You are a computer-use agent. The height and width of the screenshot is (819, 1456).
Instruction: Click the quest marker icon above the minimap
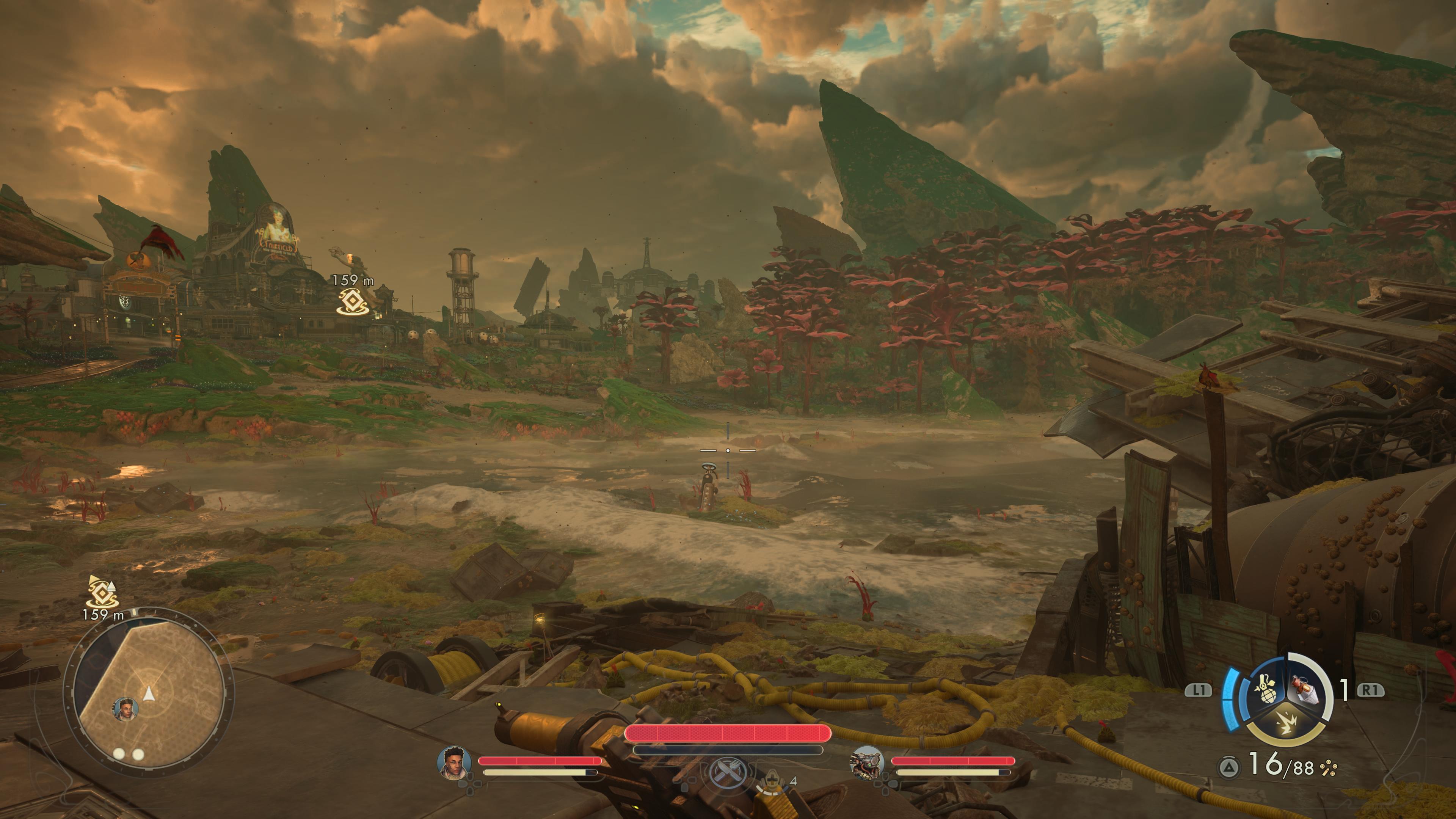[x=103, y=591]
